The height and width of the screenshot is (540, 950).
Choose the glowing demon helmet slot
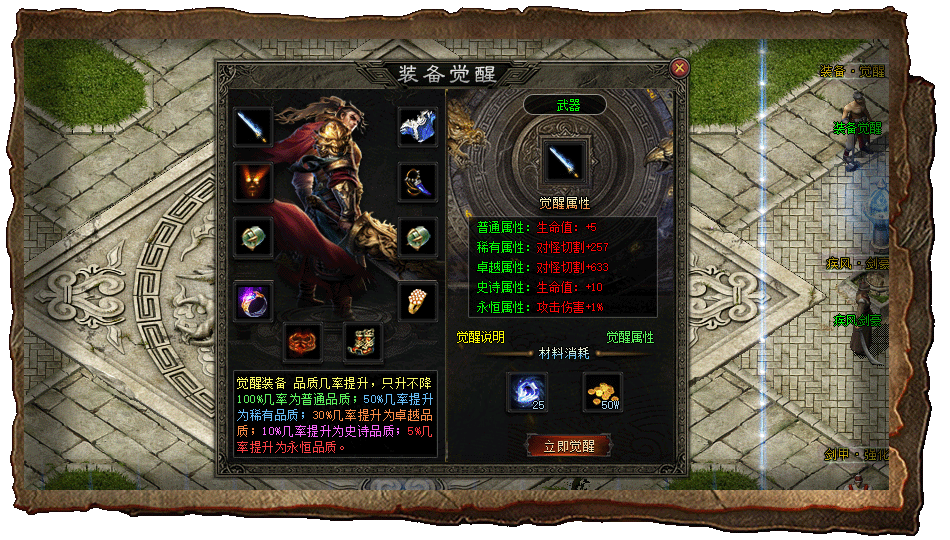(254, 182)
